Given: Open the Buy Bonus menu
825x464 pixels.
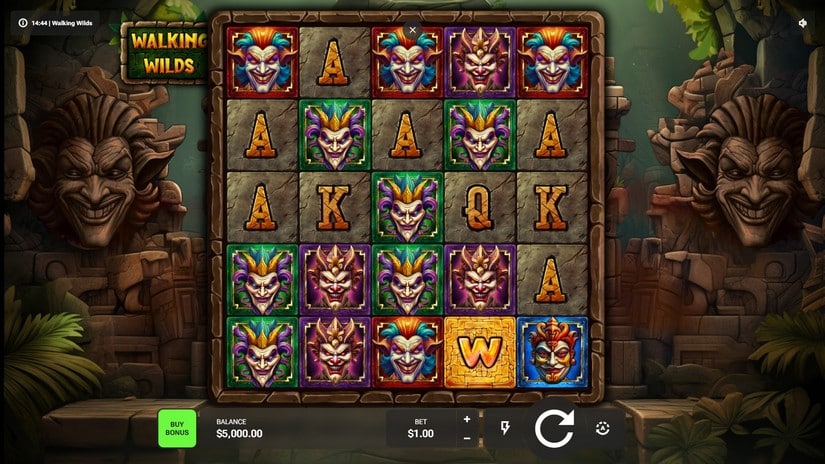Looking at the screenshot, I should tap(177, 428).
